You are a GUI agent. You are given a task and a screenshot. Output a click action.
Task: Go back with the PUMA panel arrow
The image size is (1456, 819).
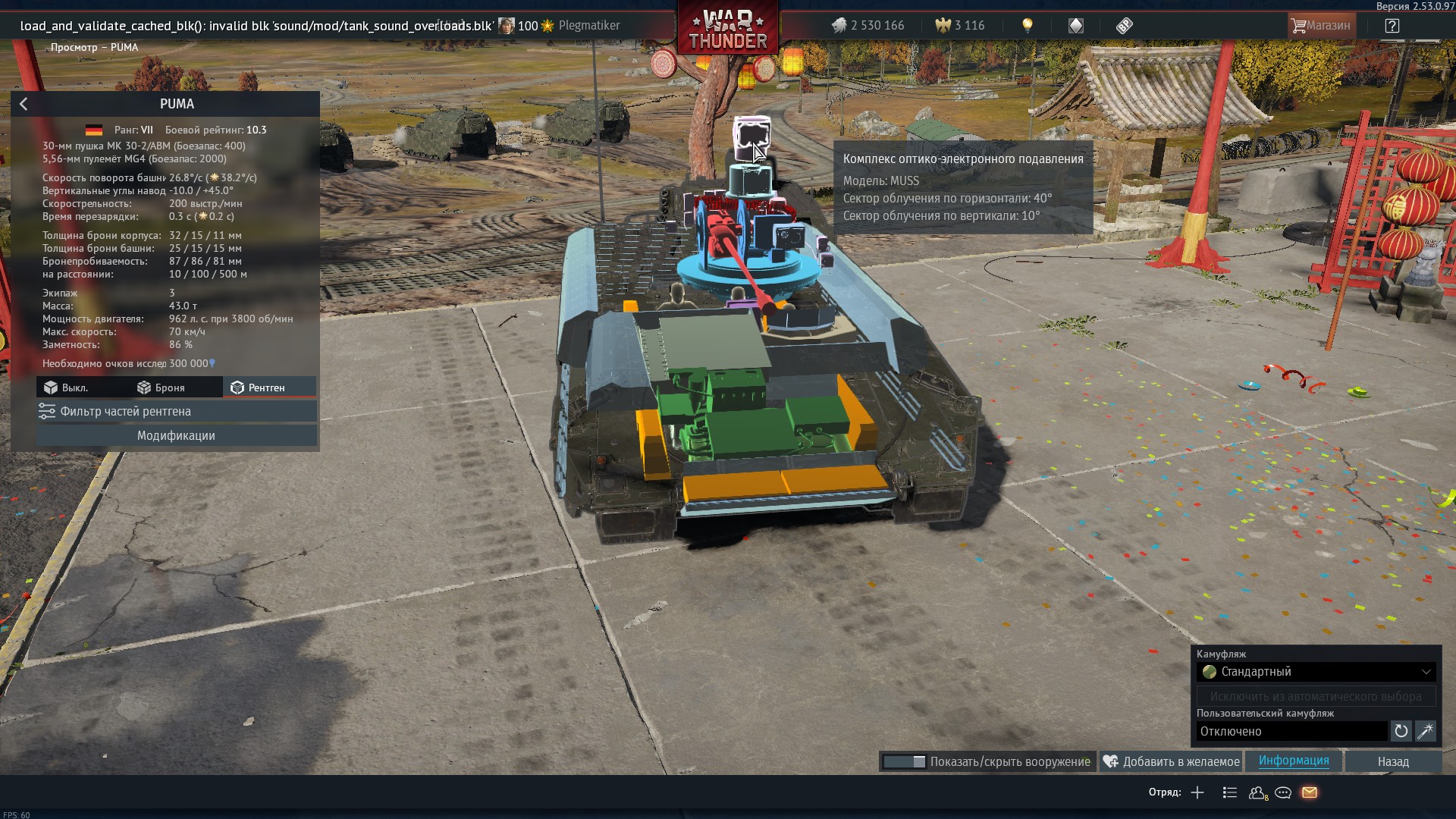pyautogui.click(x=24, y=104)
